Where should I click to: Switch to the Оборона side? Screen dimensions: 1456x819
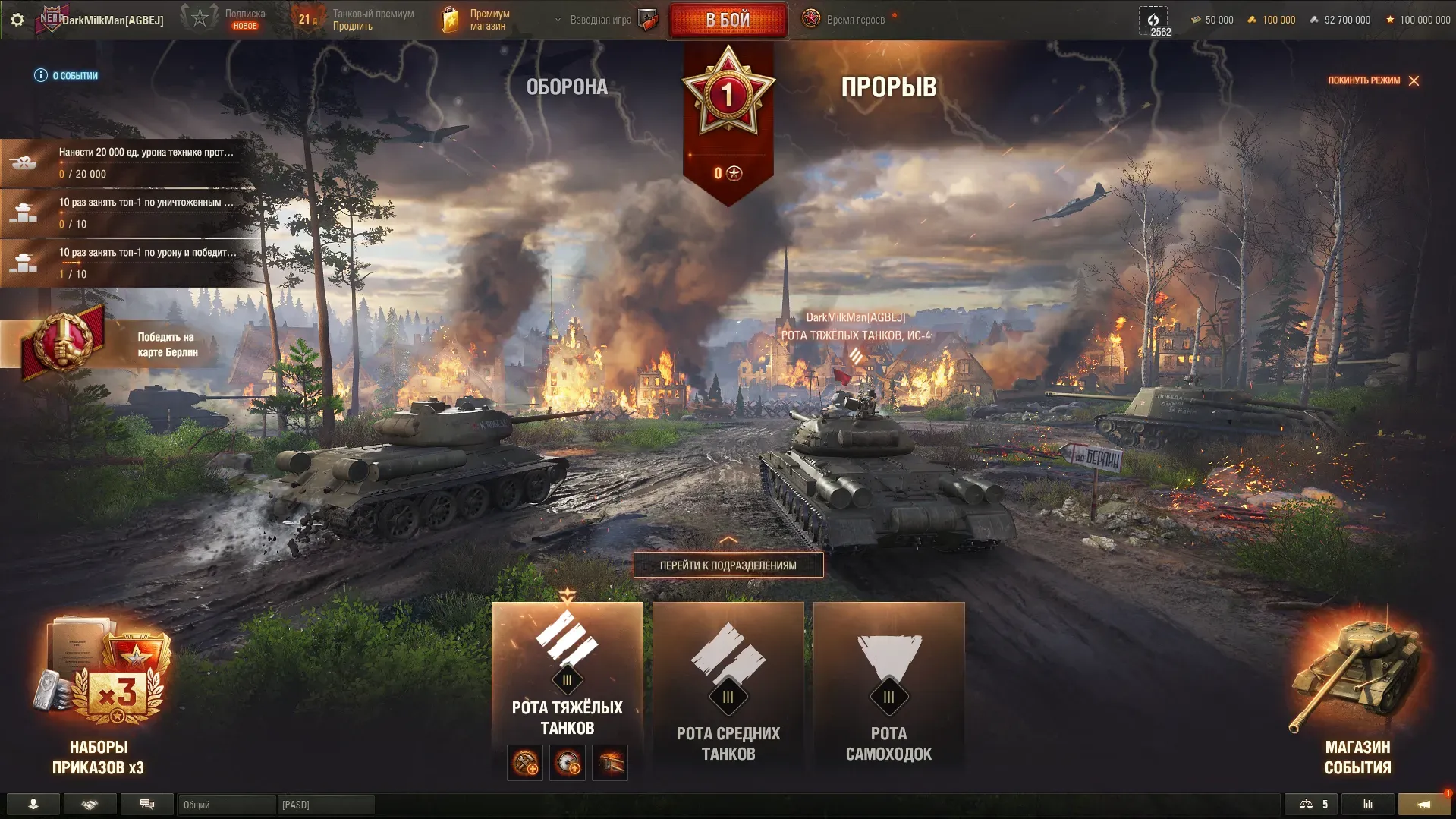coord(567,87)
